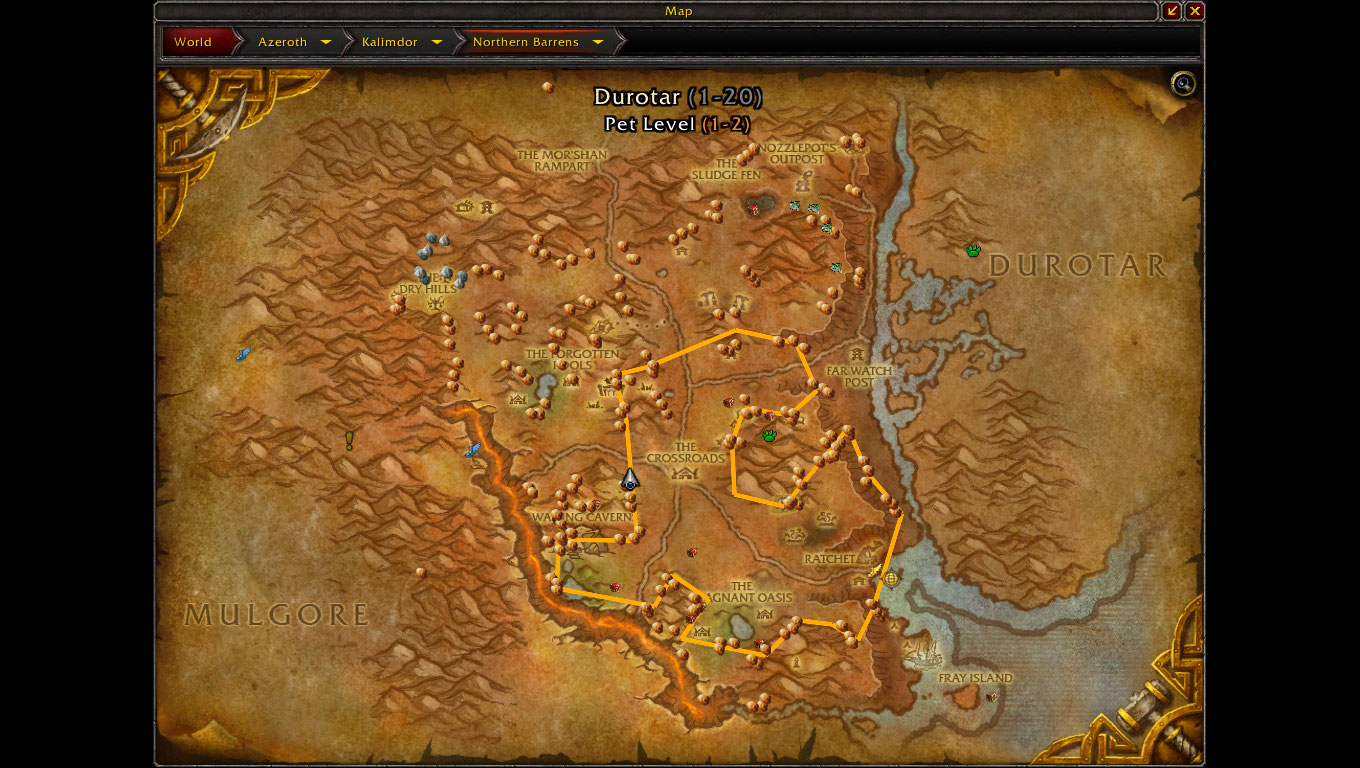Open the magnifying glass map filter button
Image resolution: width=1360 pixels, height=768 pixels.
pyautogui.click(x=1183, y=84)
